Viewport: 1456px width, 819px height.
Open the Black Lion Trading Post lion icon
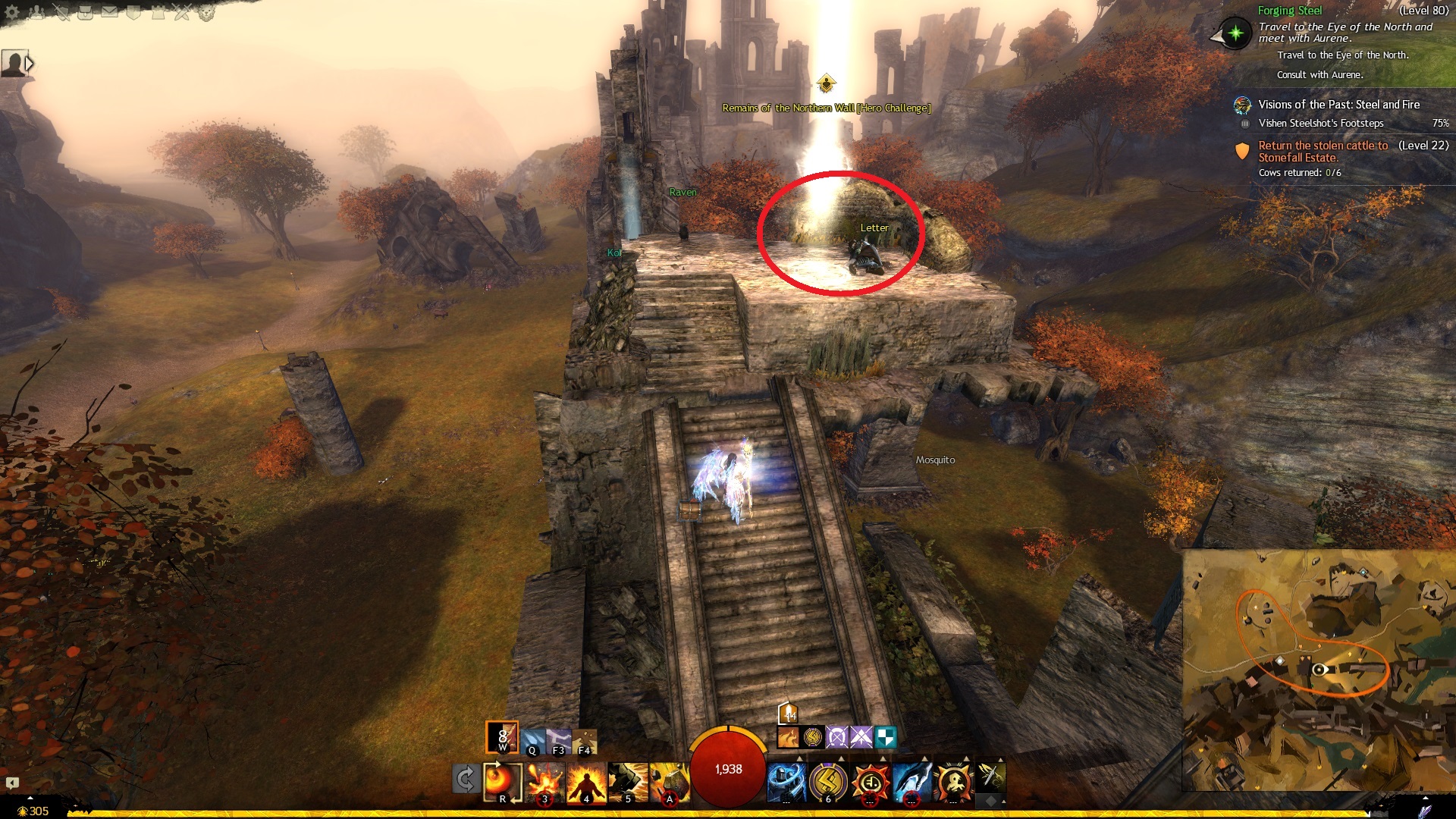206,12
